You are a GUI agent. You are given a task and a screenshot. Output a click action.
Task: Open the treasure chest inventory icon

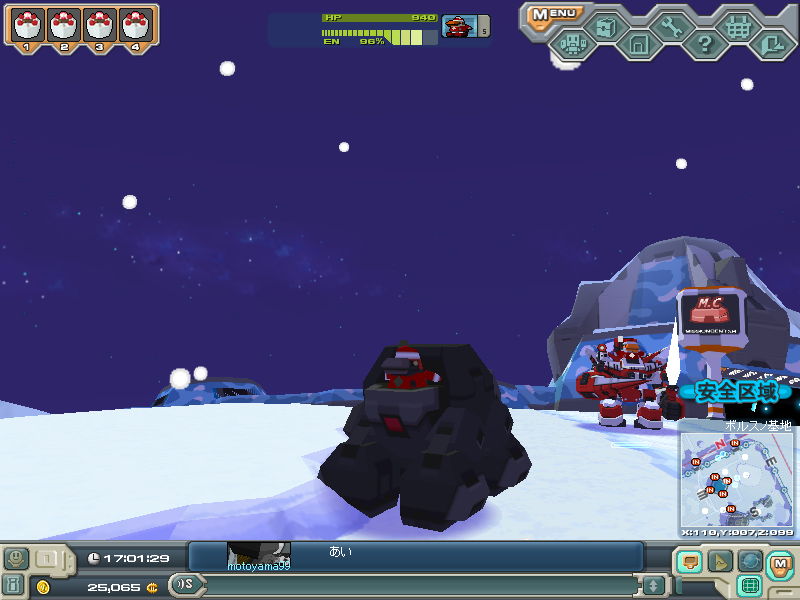(x=605, y=27)
